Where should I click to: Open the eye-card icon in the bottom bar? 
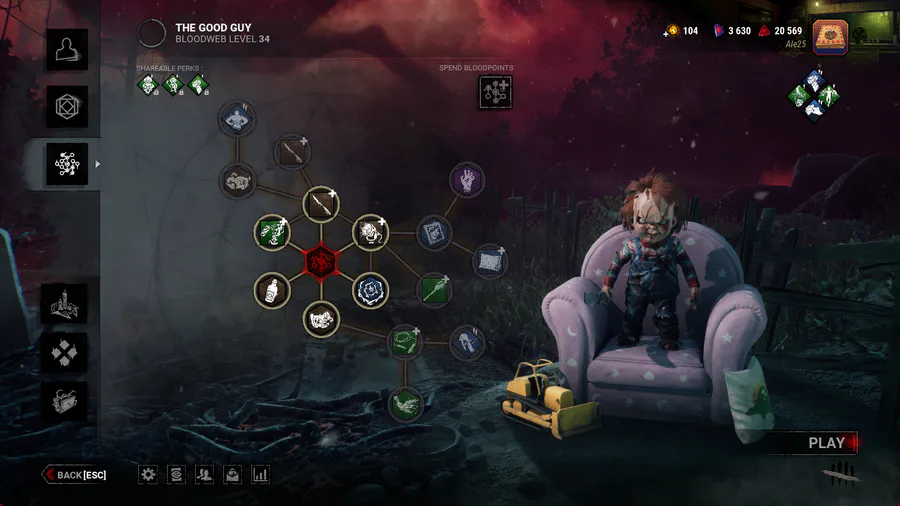pos(176,475)
